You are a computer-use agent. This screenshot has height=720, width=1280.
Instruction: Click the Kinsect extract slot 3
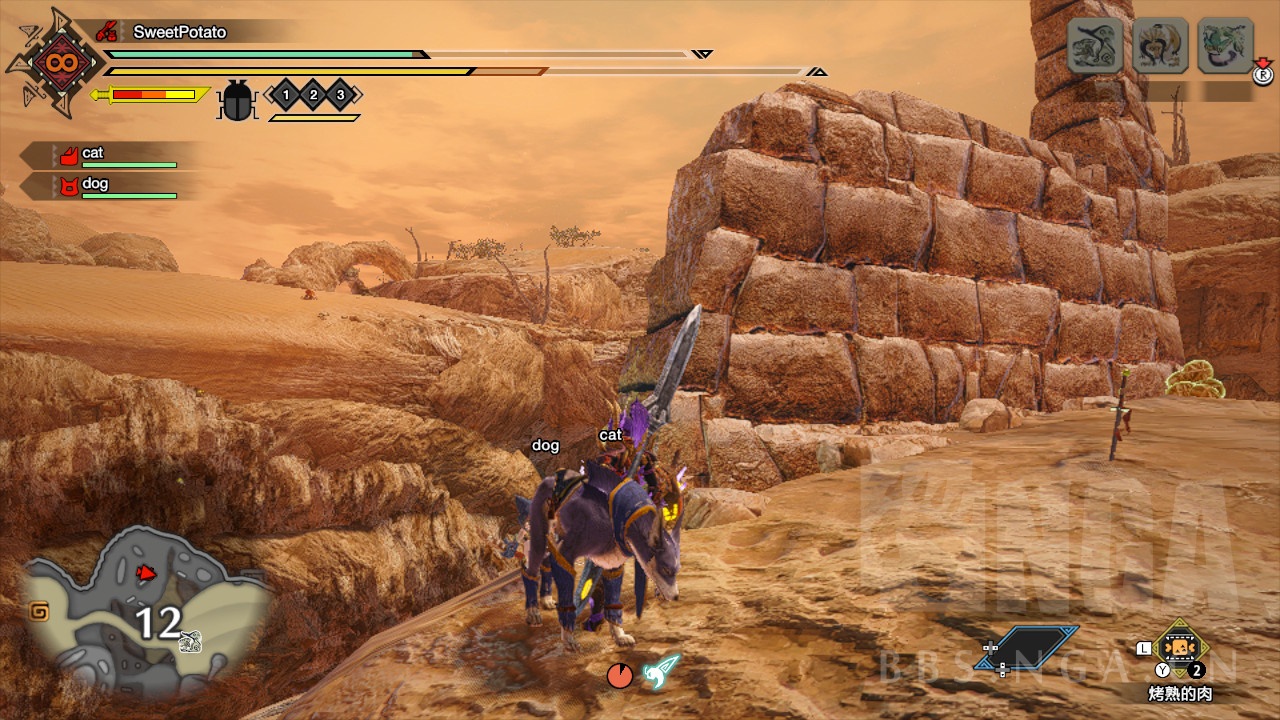coord(341,95)
